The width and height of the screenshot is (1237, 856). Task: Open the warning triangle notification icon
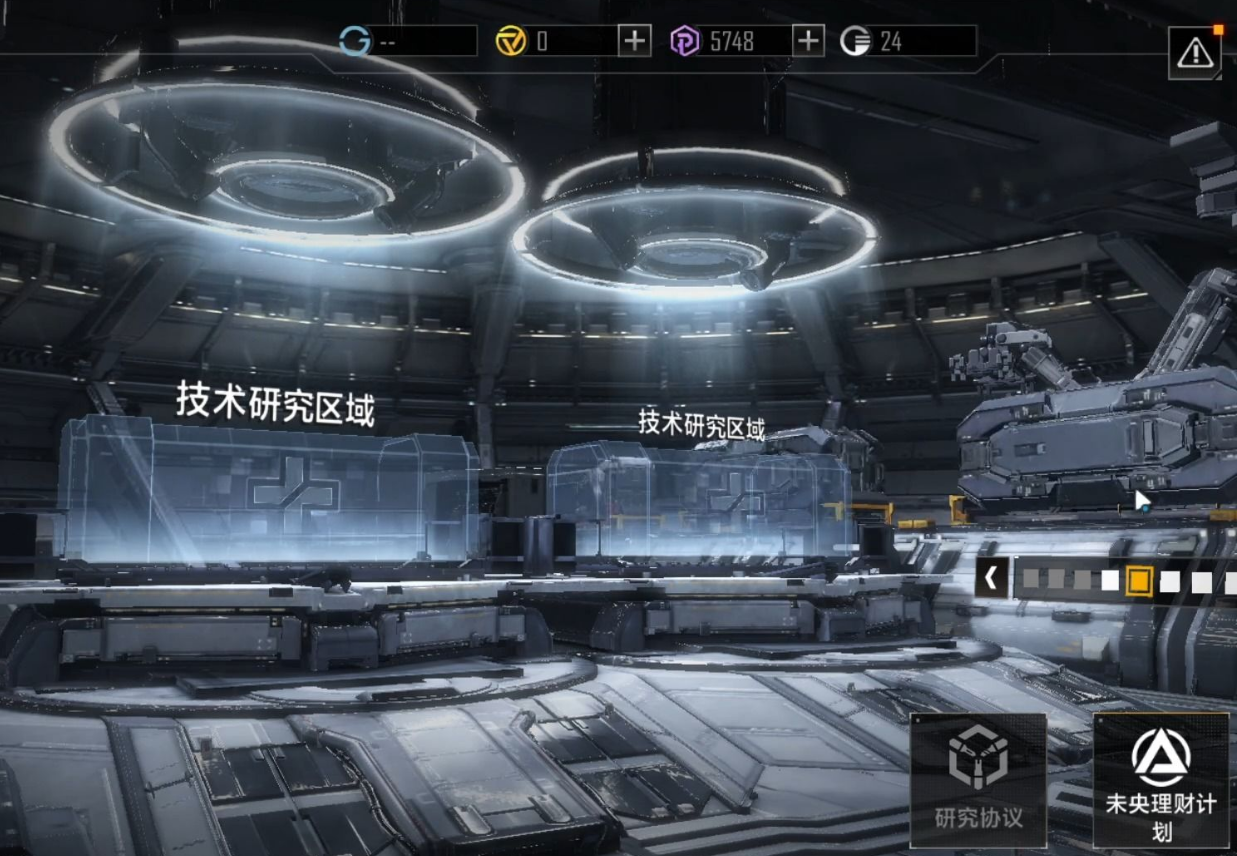click(1194, 53)
